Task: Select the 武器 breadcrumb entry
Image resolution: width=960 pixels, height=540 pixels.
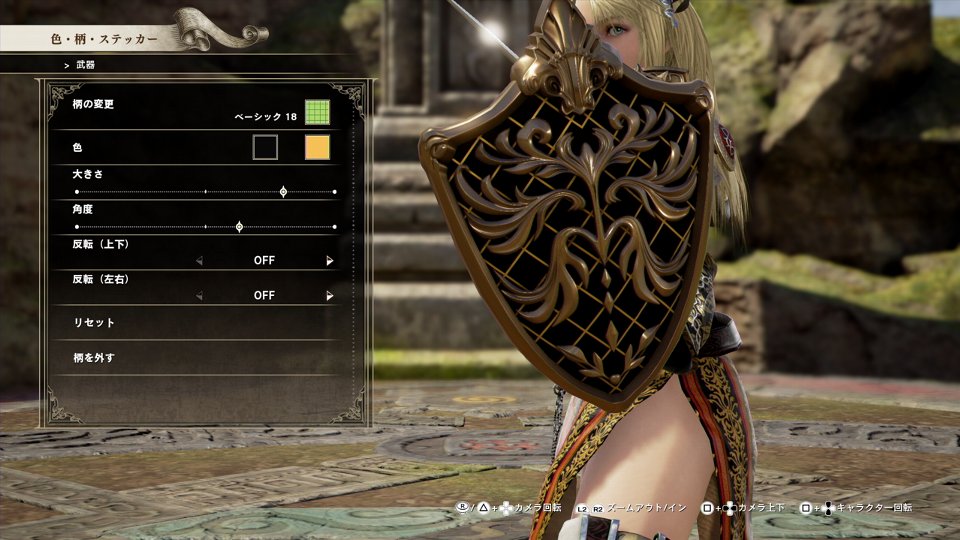Action: pyautogui.click(x=85, y=65)
